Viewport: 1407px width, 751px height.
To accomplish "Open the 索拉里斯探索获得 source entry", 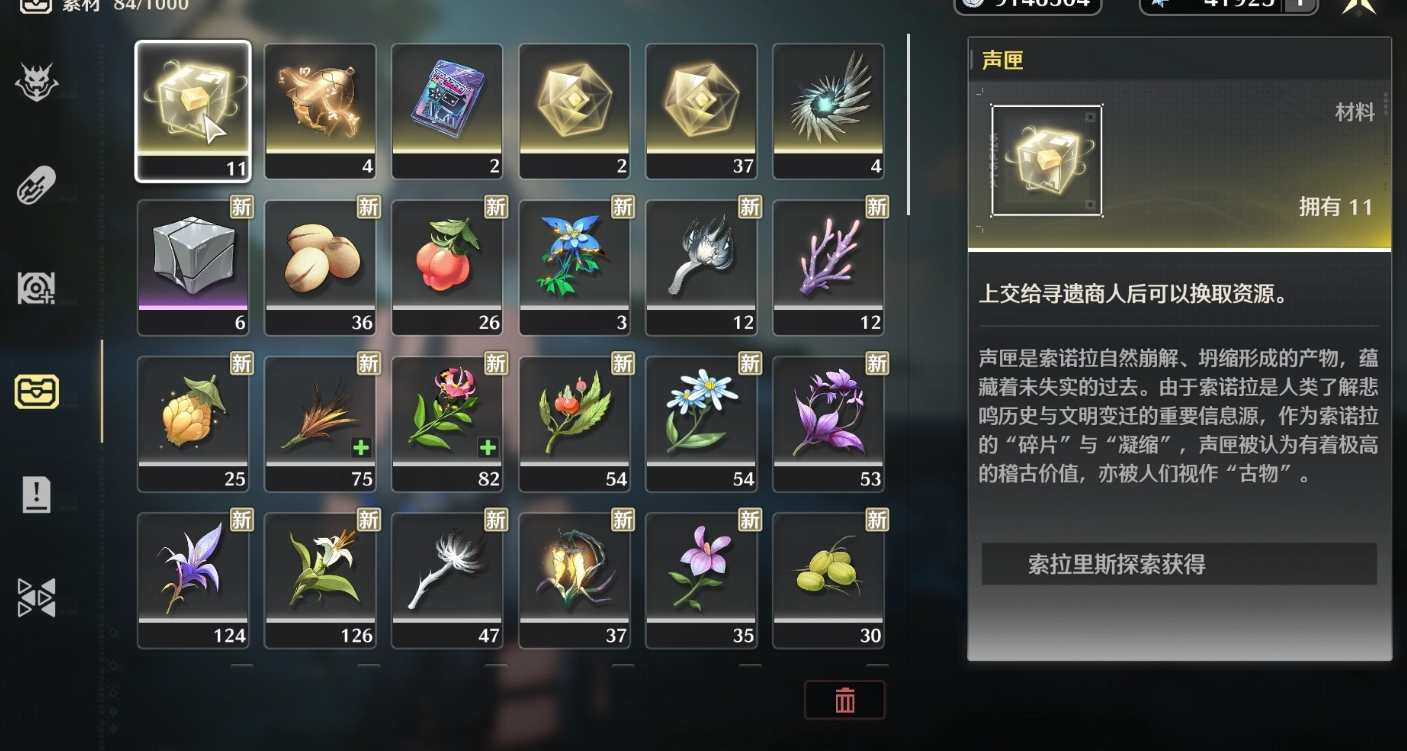I will pyautogui.click(x=1179, y=564).
